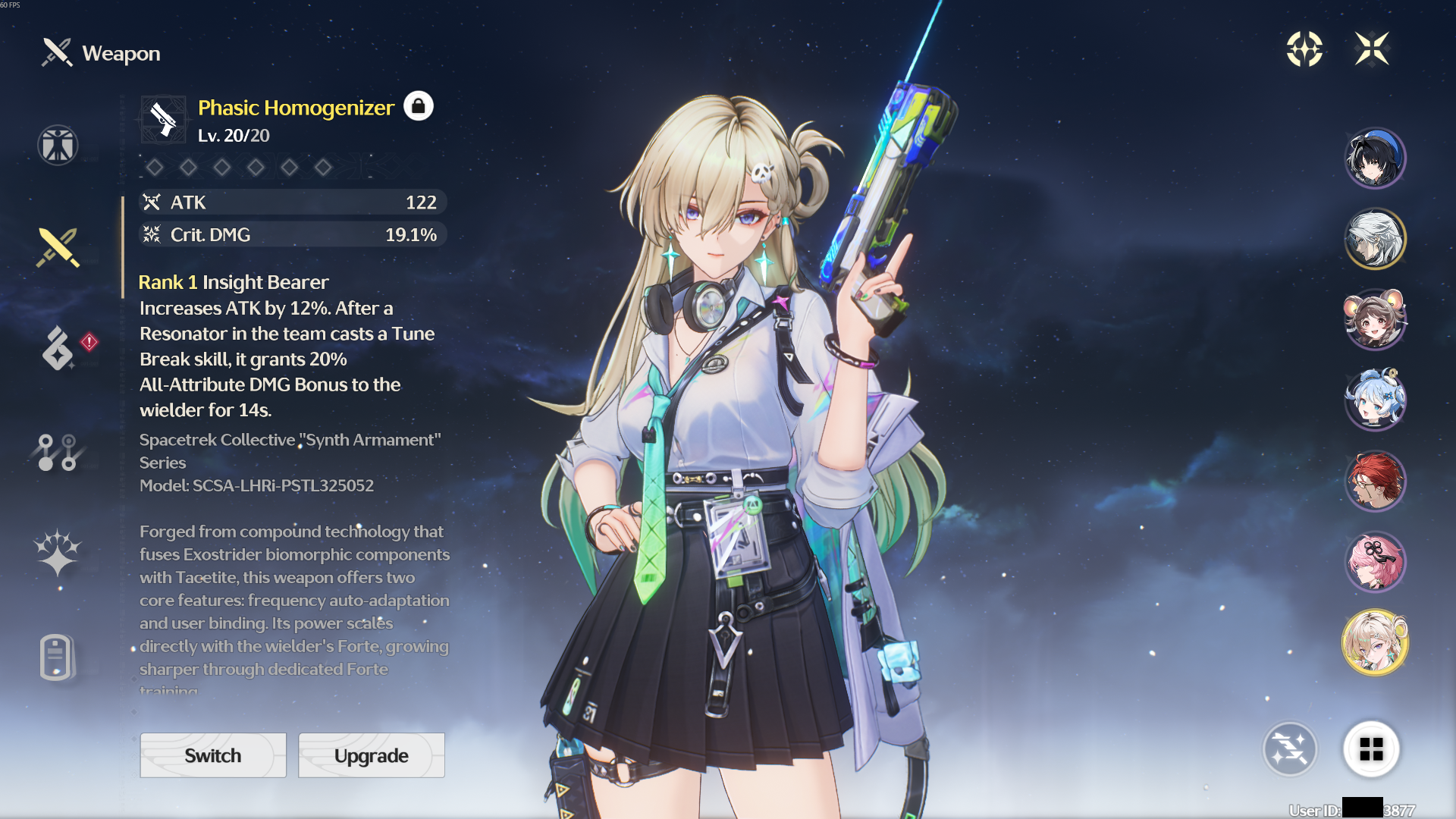Choose the pink-haired character portrait
This screenshot has height=819, width=1456.
(1375, 562)
